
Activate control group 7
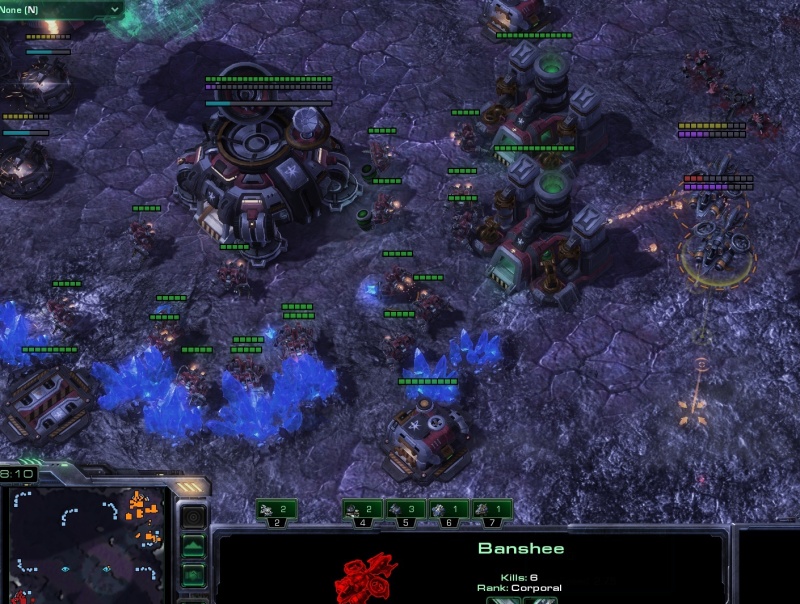[492, 510]
